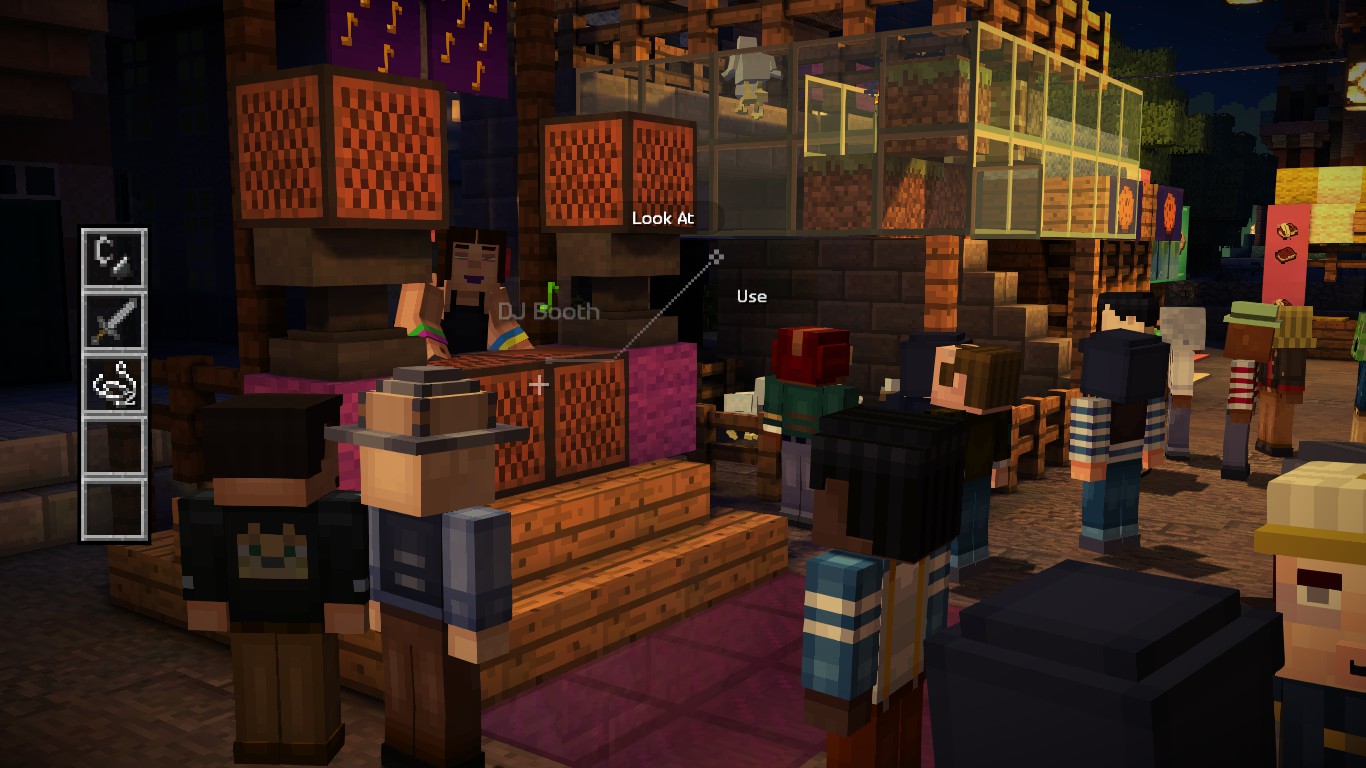Click the DJ Booth interaction label
This screenshot has height=768, width=1366.
548,311
